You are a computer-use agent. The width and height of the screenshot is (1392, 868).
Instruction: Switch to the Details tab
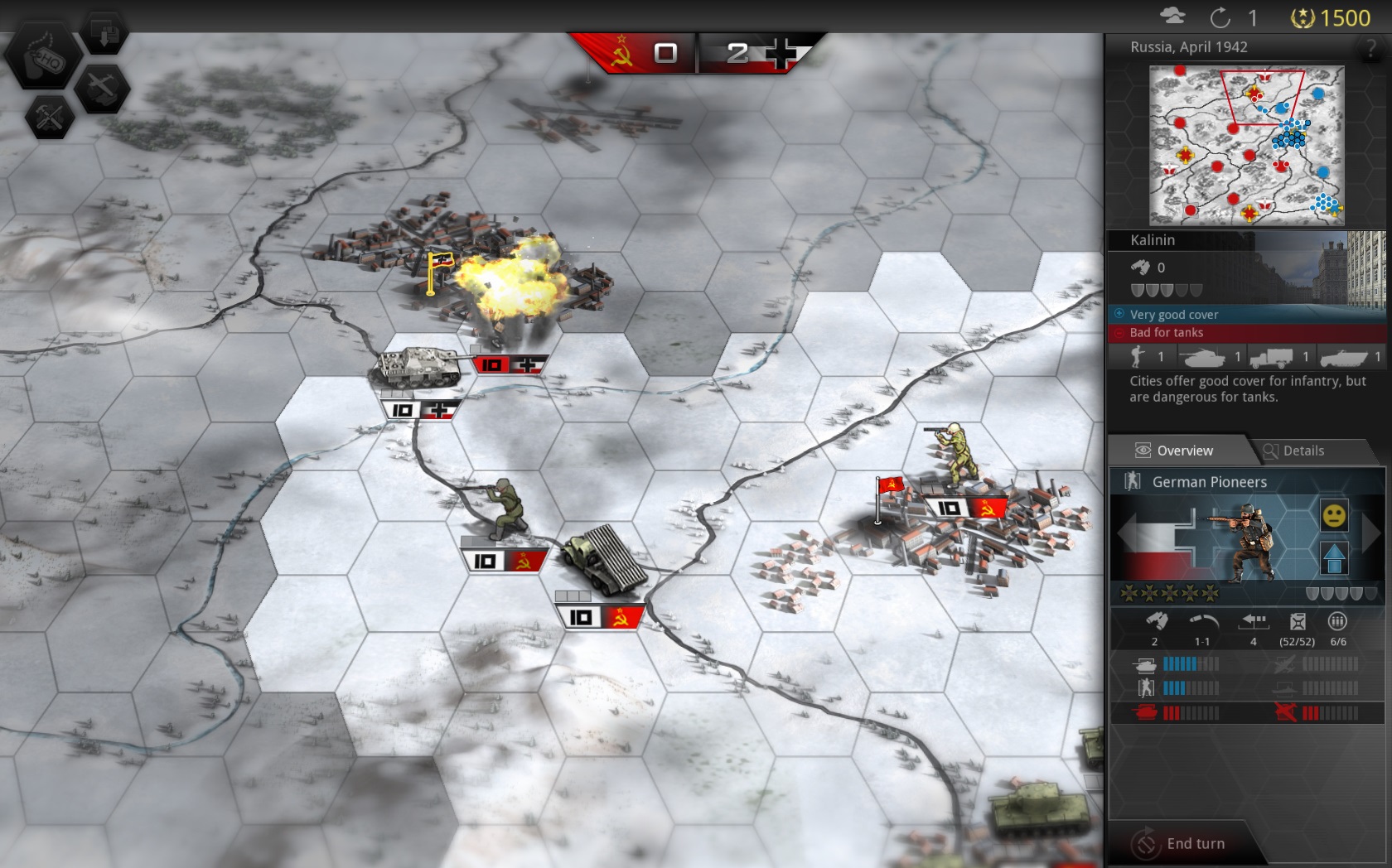(1303, 451)
